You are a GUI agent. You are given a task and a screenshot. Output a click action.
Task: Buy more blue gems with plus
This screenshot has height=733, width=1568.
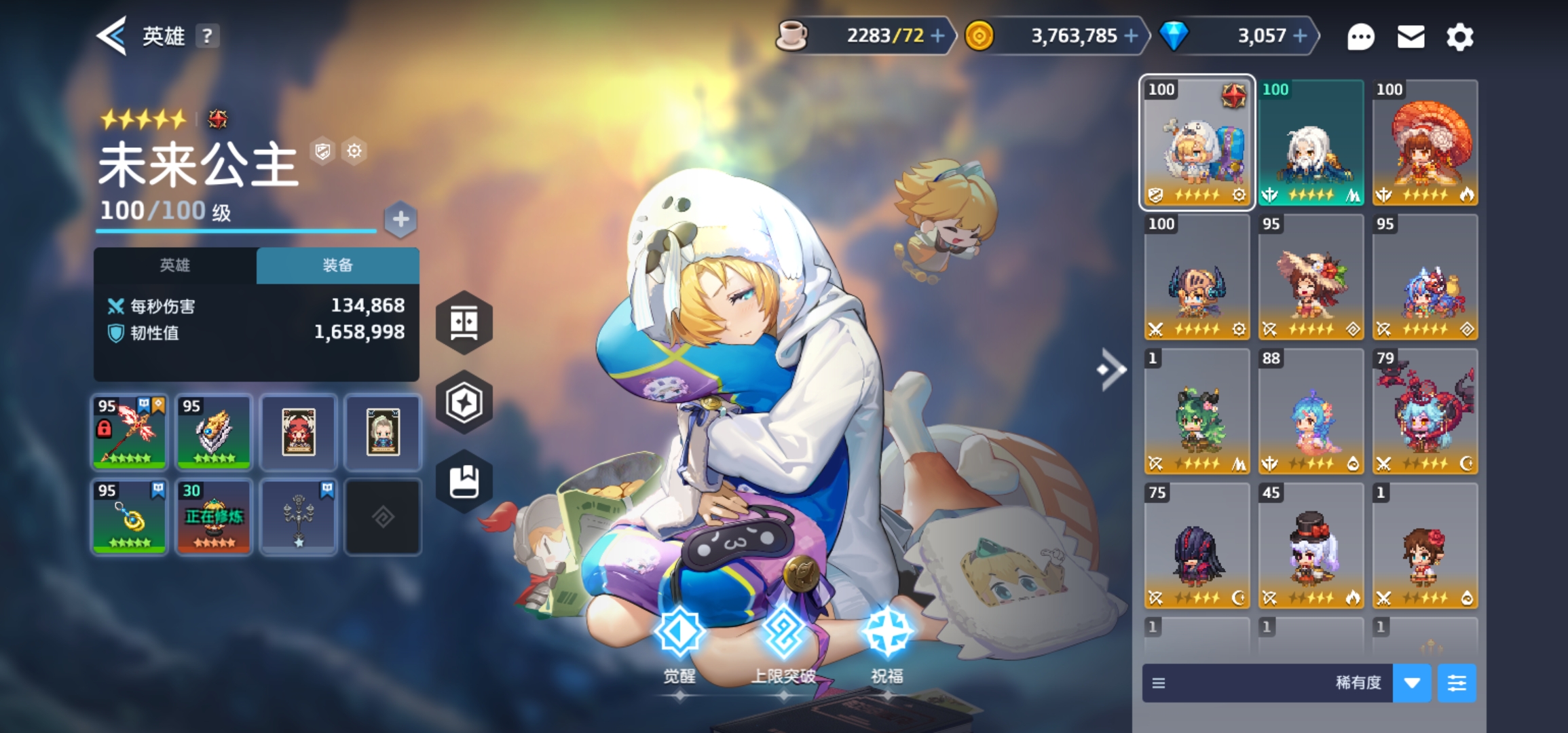(1300, 36)
